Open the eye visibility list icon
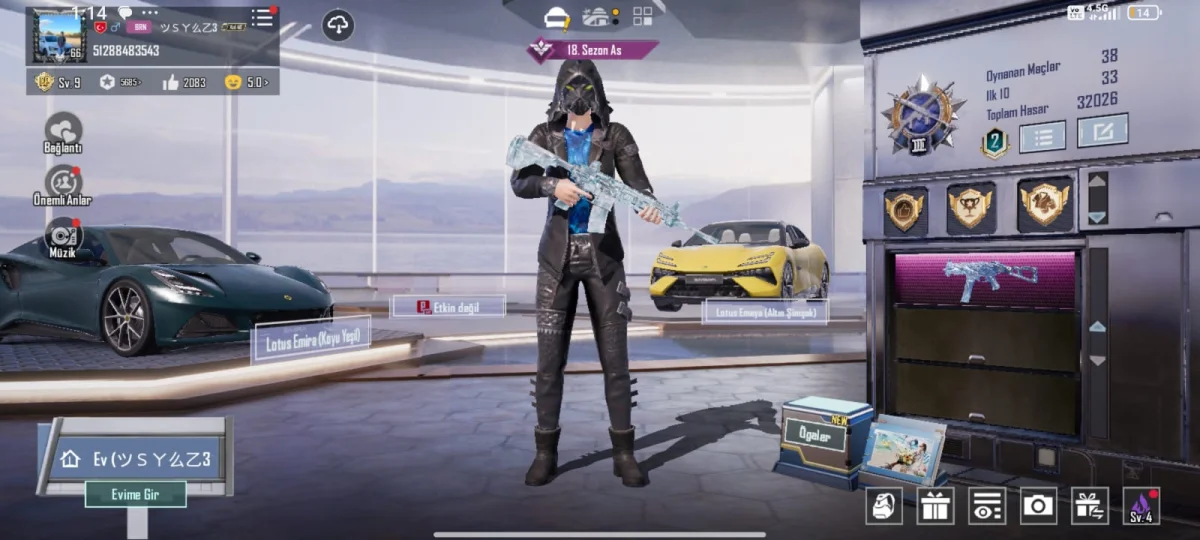The width and height of the screenshot is (1200, 540). [x=987, y=506]
